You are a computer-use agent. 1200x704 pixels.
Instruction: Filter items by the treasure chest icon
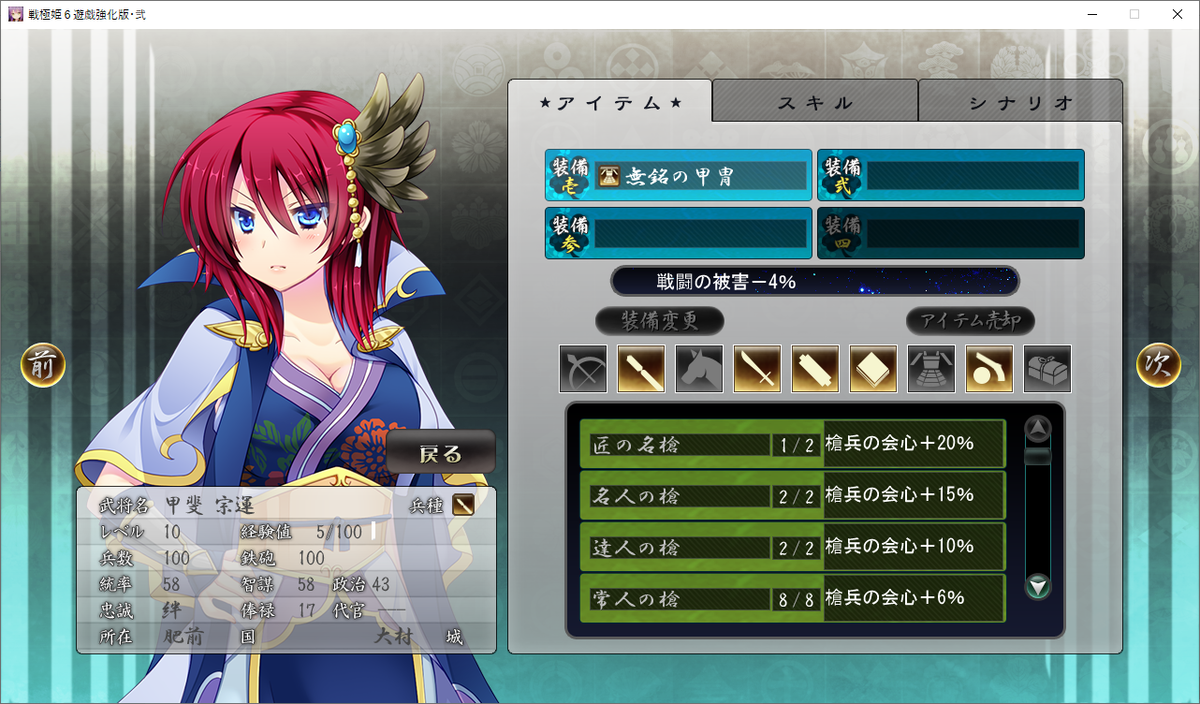tap(1047, 369)
